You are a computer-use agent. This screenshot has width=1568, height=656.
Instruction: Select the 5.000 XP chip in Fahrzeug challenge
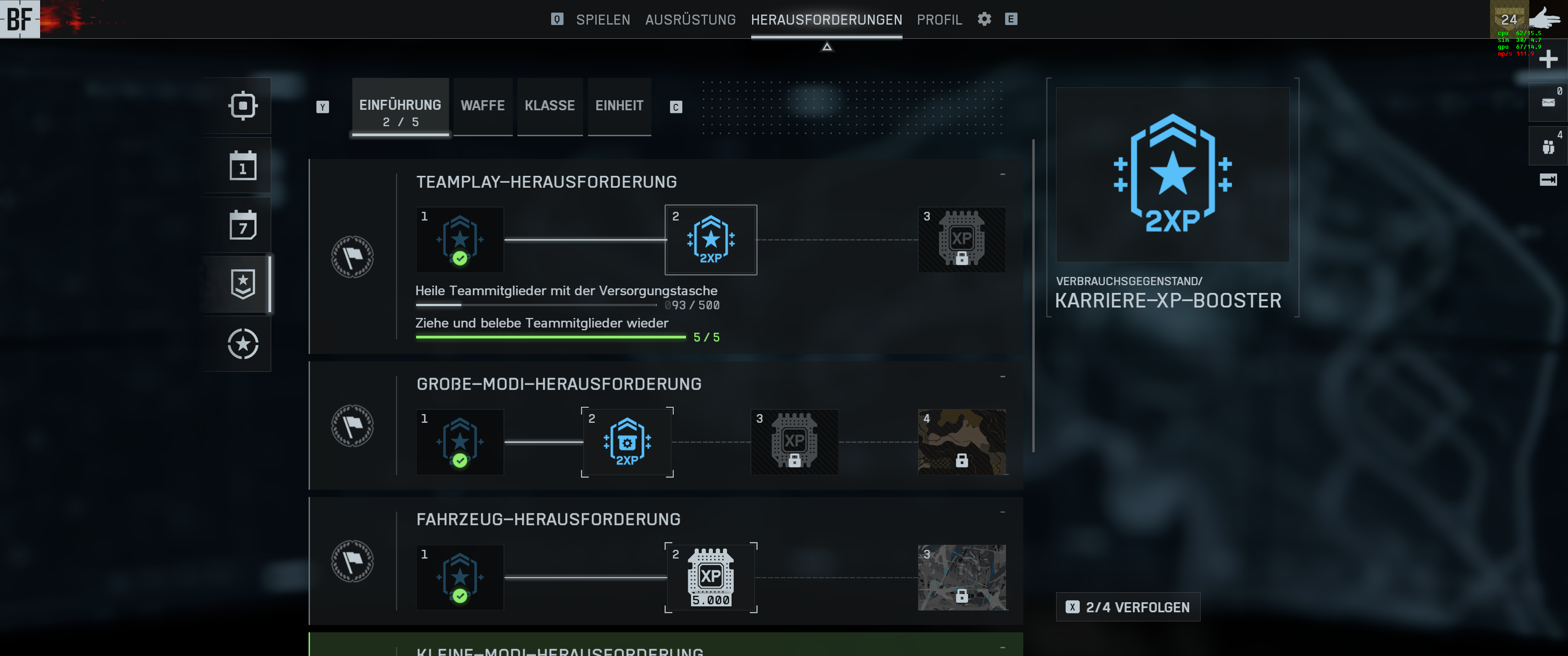pyautogui.click(x=711, y=578)
